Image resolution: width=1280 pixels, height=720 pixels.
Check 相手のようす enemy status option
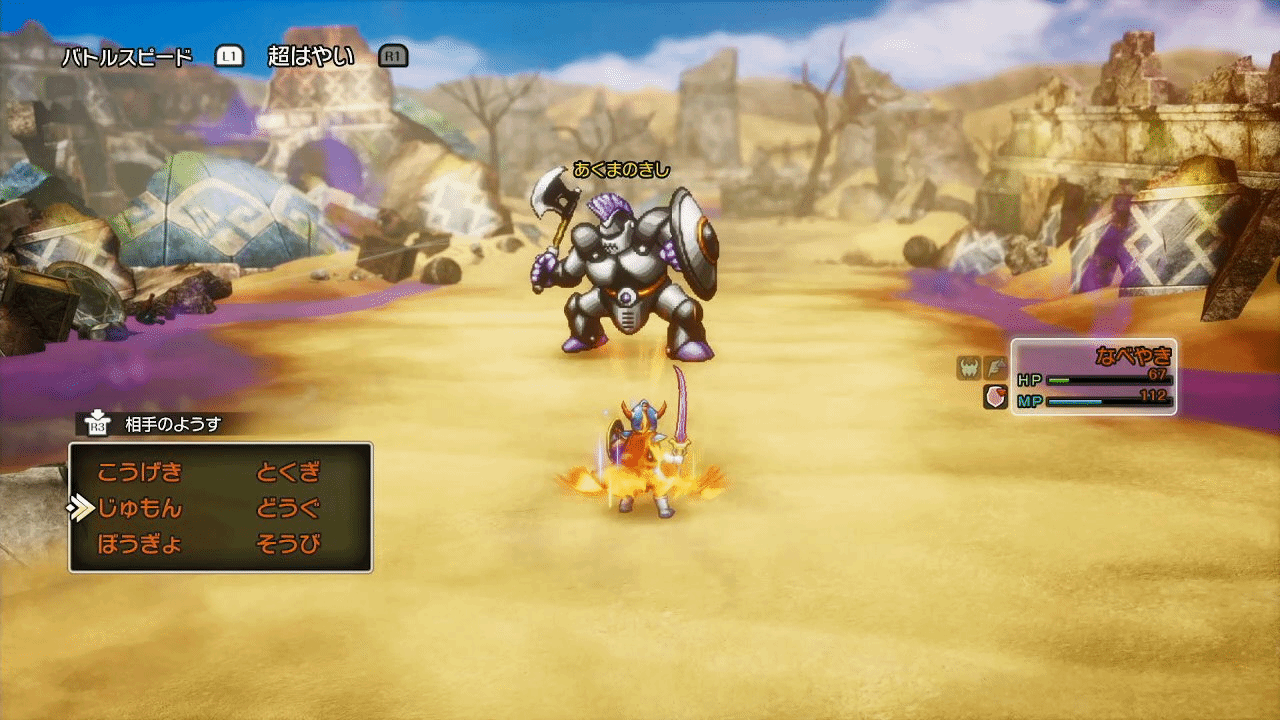(172, 424)
